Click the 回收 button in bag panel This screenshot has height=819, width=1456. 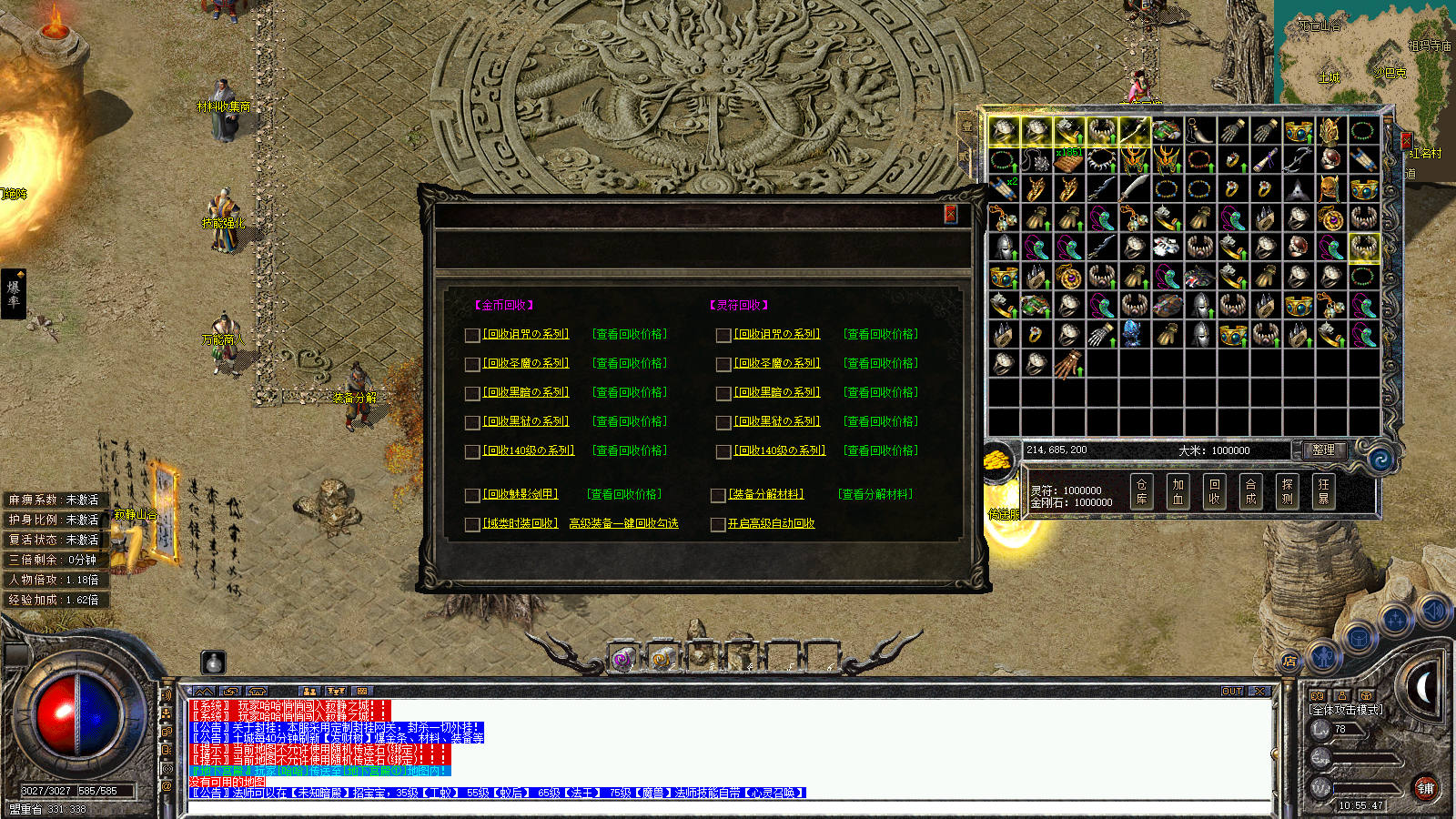[x=1214, y=491]
